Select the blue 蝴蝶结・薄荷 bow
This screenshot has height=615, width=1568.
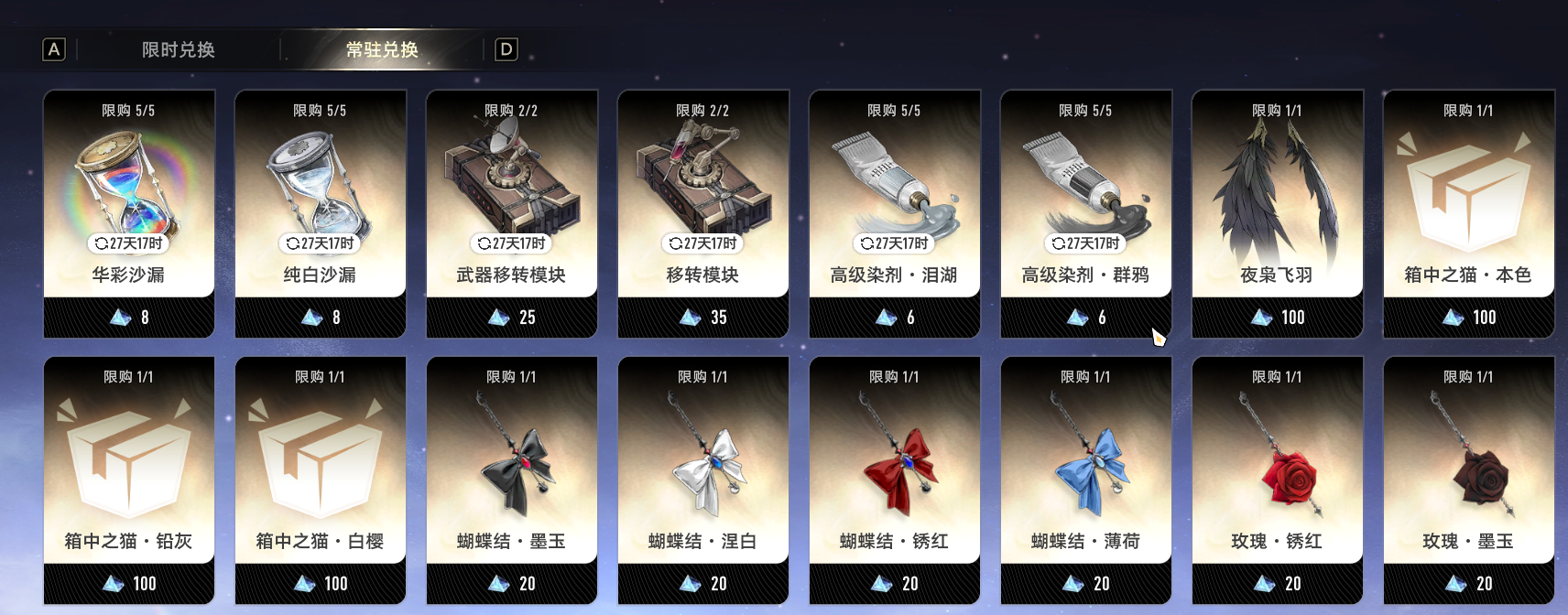tap(1086, 468)
